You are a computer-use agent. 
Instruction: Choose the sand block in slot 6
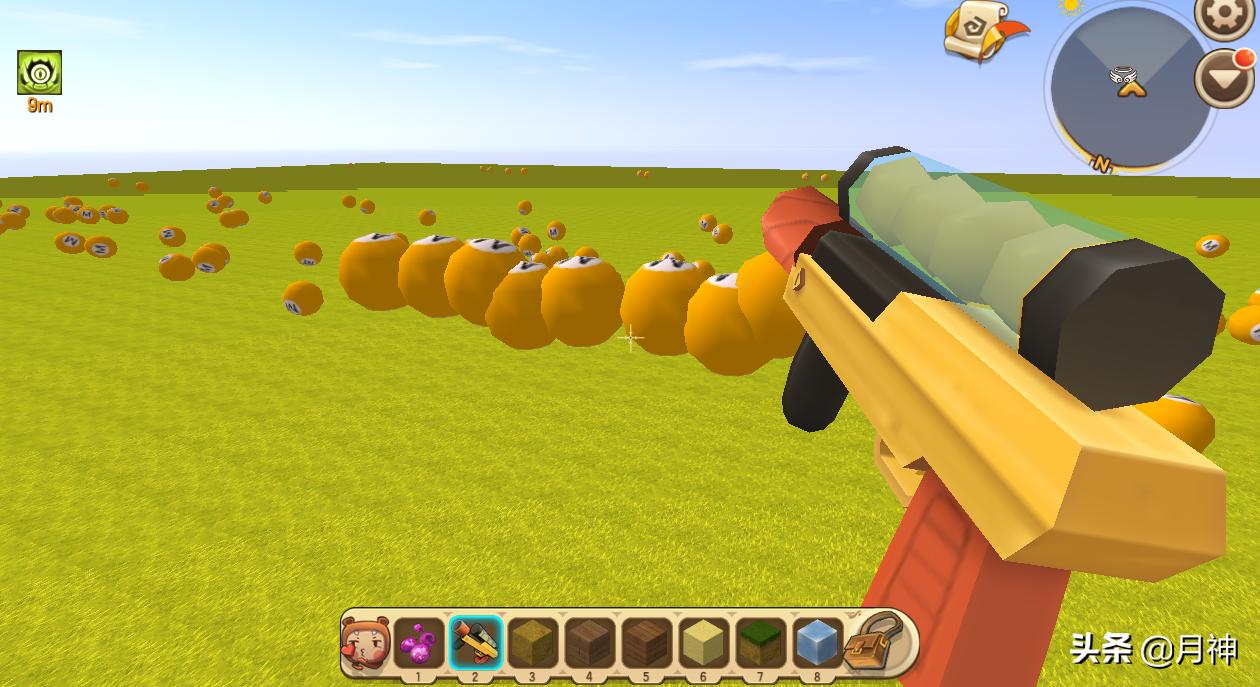(x=703, y=642)
